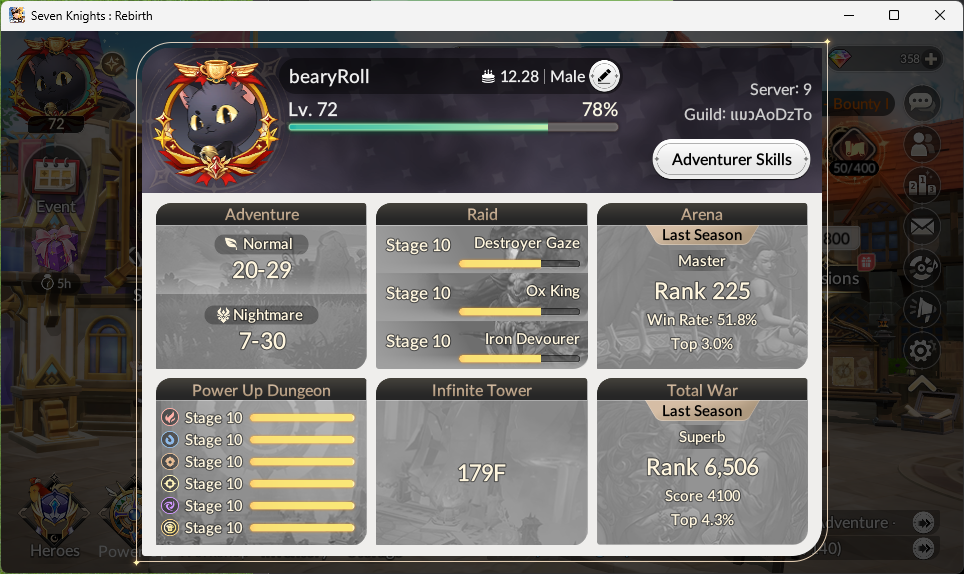Open the mailbox envelope icon
Image resolution: width=964 pixels, height=574 pixels.
[x=921, y=228]
